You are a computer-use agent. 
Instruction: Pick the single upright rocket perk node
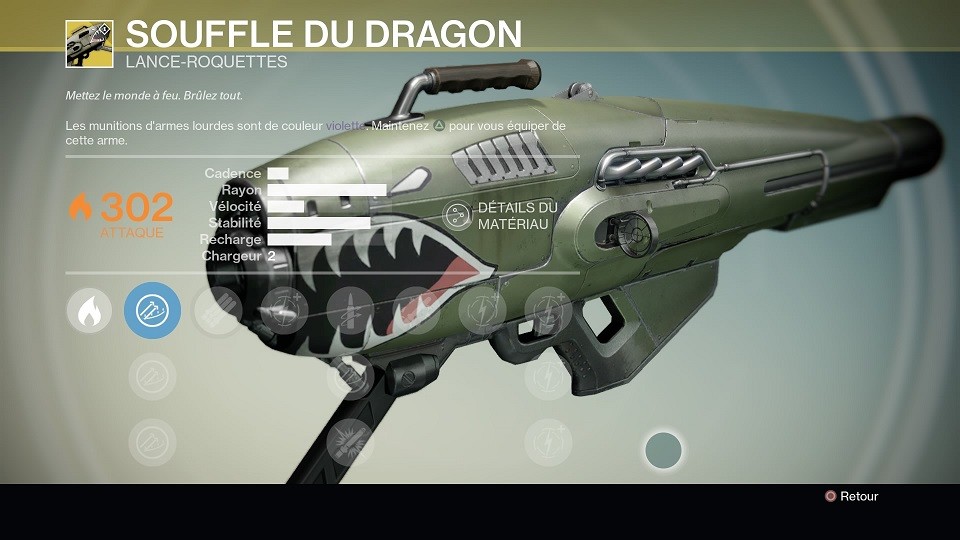pos(350,311)
